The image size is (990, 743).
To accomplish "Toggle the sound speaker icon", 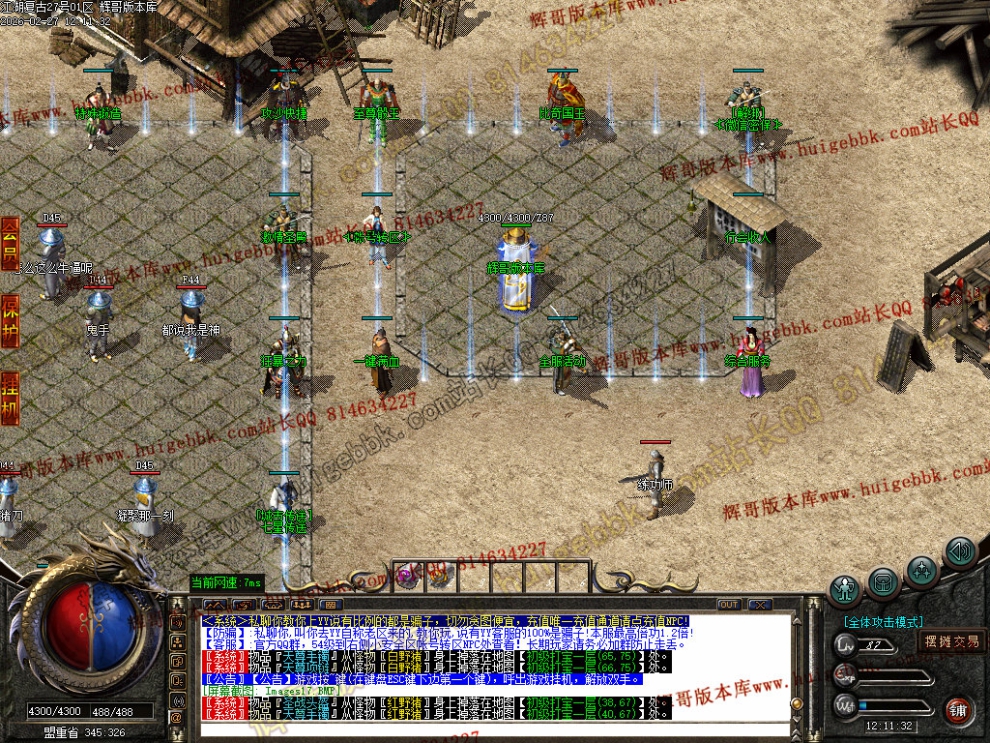I will coord(960,550).
